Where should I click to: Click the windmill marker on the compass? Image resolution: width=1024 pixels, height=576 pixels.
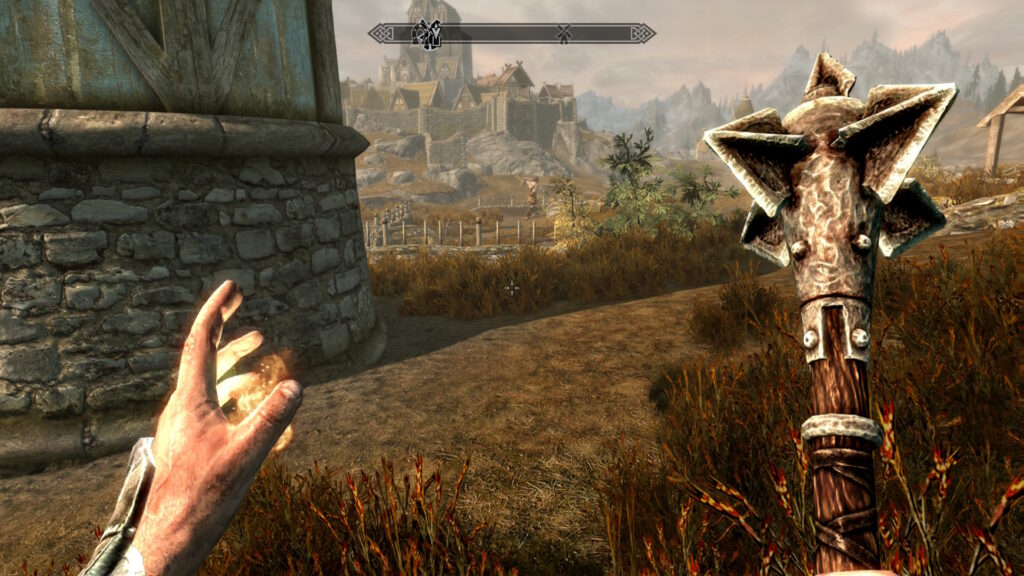coord(564,33)
